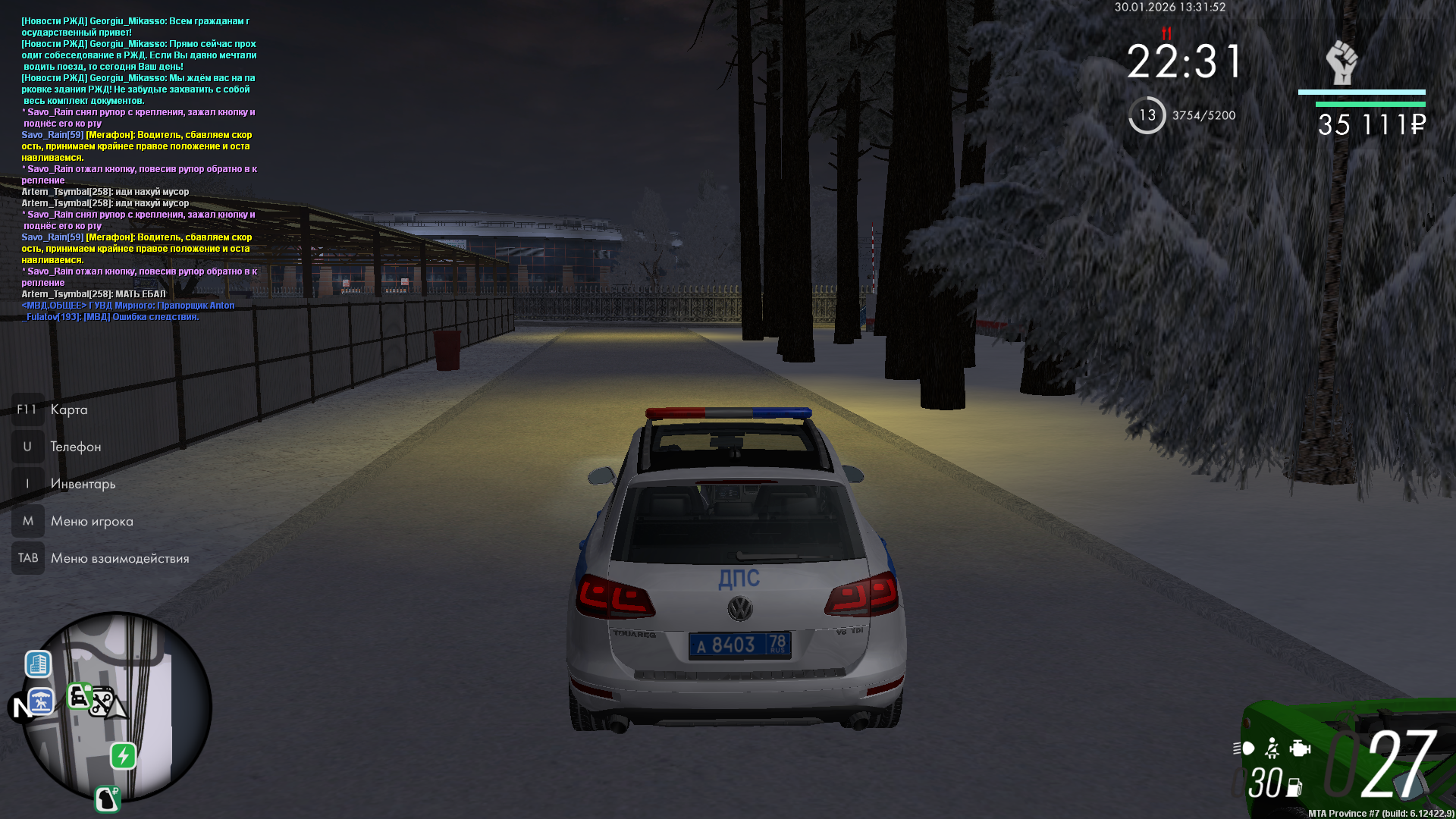Select the blue office building map marker
Viewport: 1456px width, 819px height.
point(38,664)
